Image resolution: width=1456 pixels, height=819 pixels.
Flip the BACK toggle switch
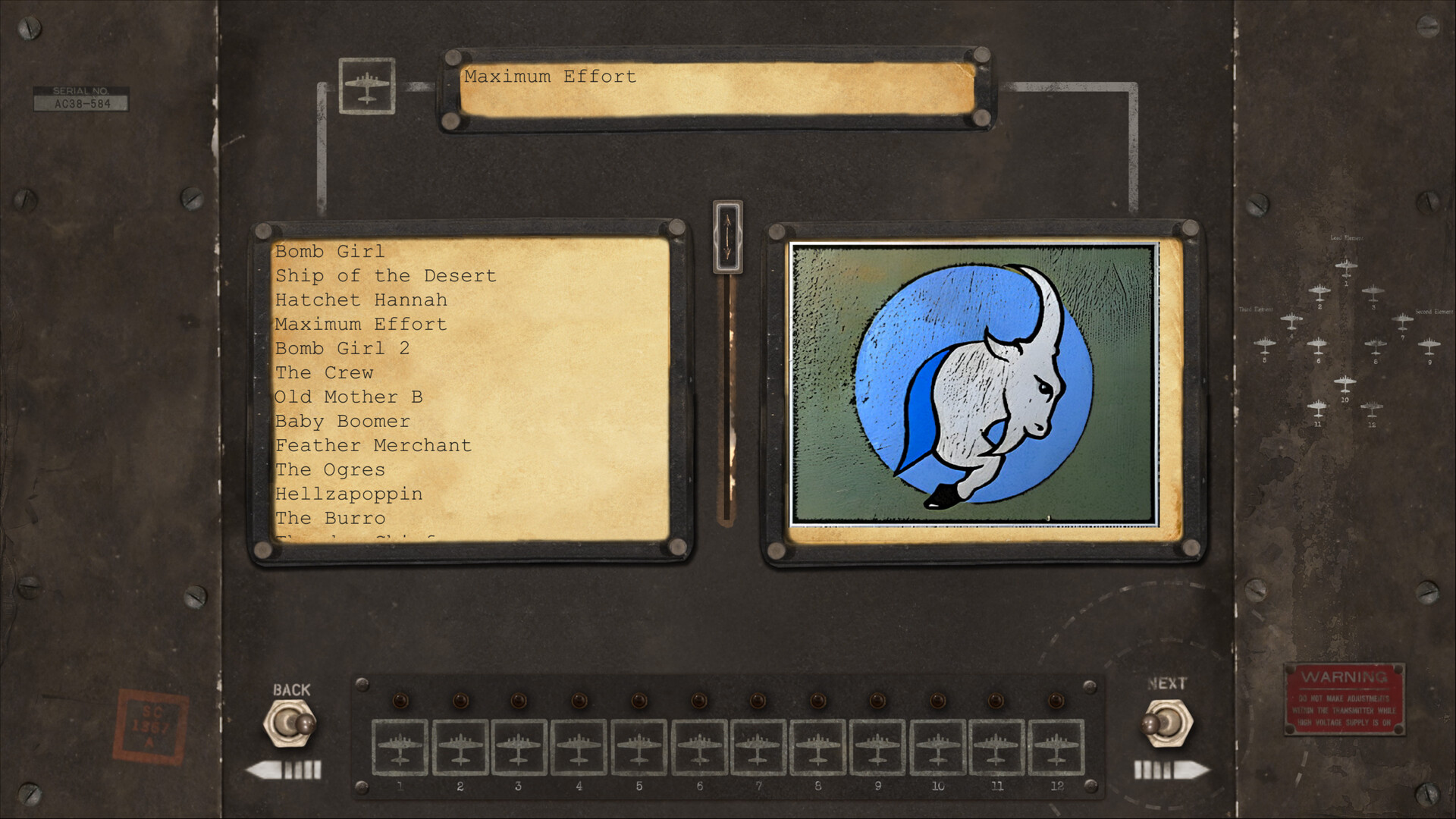[x=292, y=724]
